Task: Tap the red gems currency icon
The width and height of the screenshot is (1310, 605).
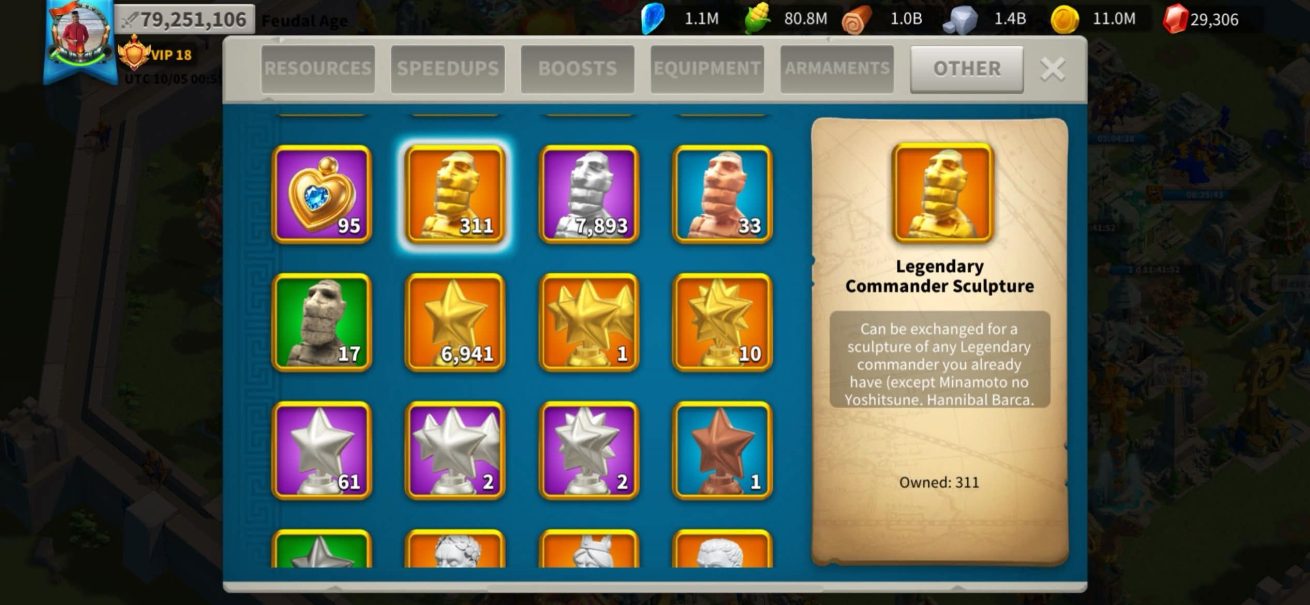Action: tap(1177, 19)
